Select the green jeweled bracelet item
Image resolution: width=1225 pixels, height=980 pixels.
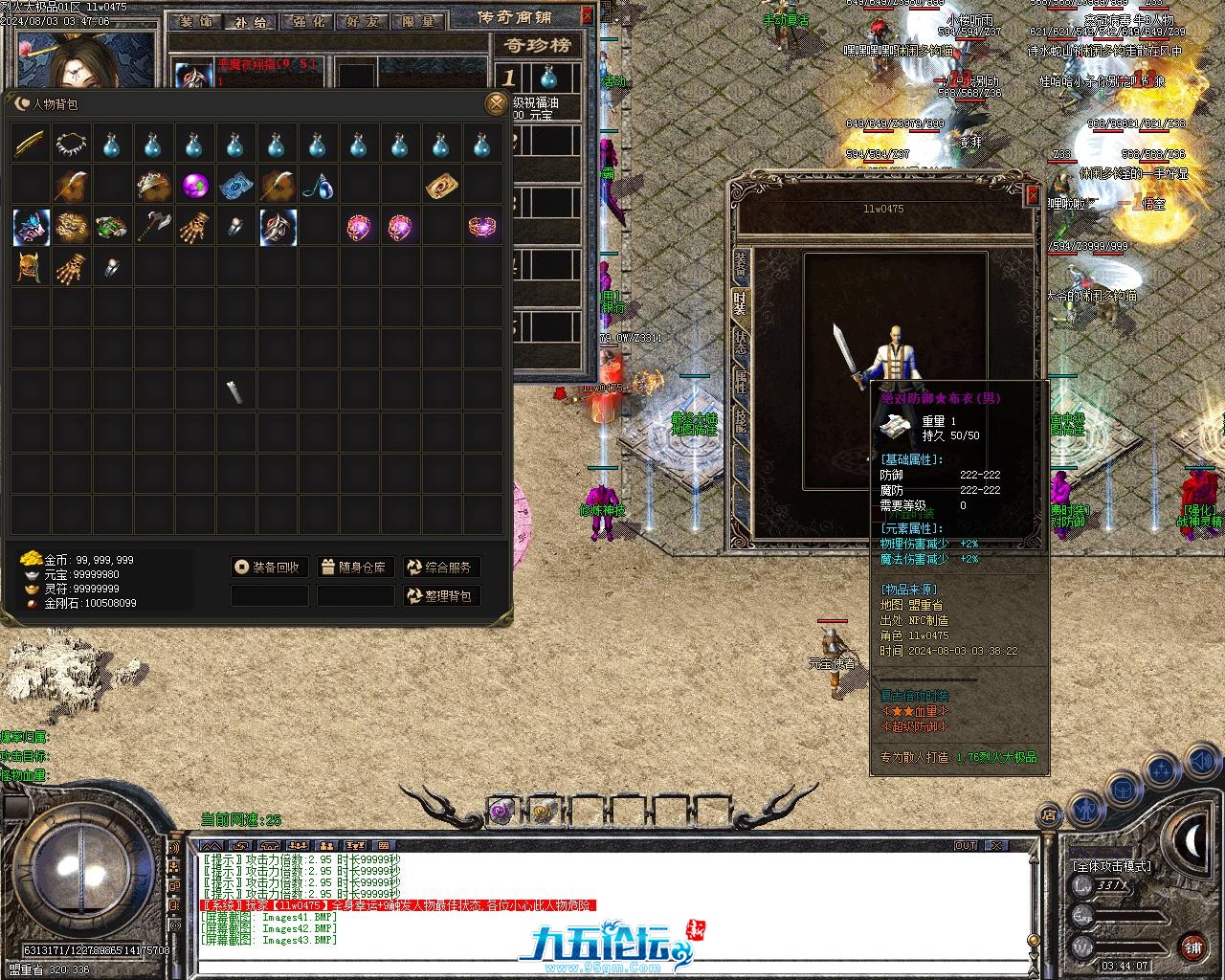pyautogui.click(x=113, y=227)
